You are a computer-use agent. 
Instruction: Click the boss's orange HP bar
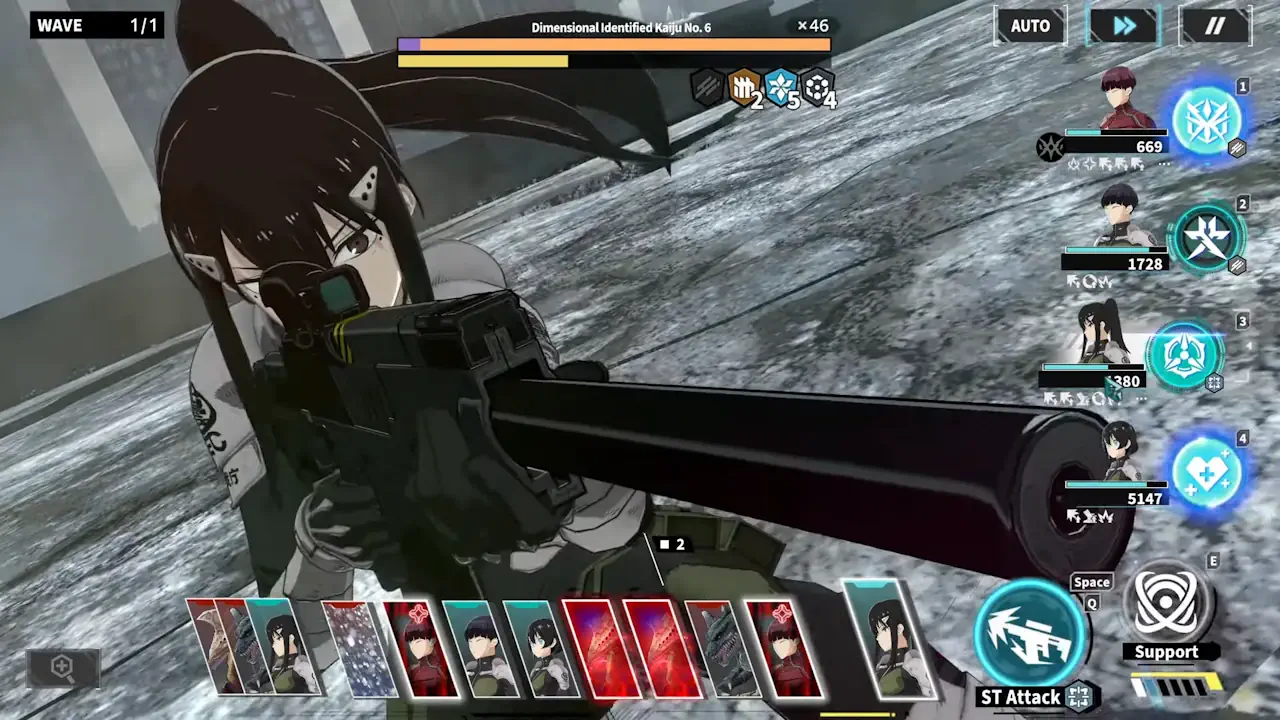pos(614,44)
